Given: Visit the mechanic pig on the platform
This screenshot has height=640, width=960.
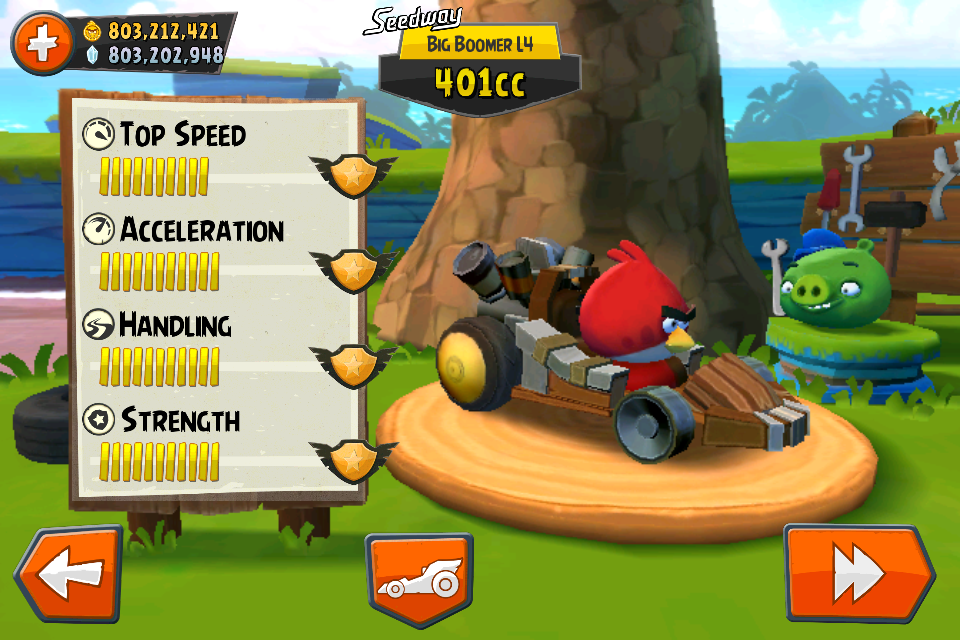Looking at the screenshot, I should point(827,286).
